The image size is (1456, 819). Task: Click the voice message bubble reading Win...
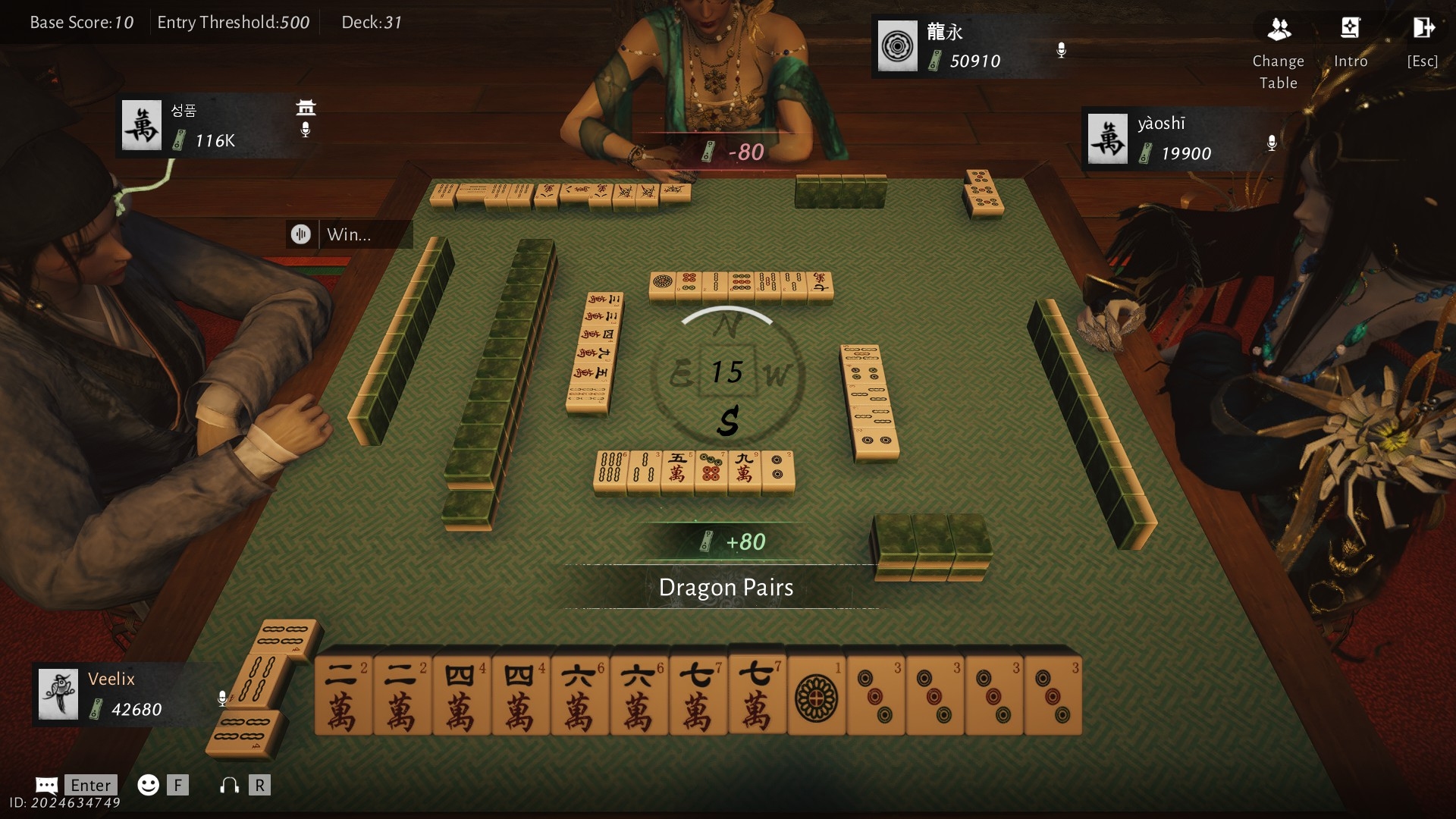350,234
